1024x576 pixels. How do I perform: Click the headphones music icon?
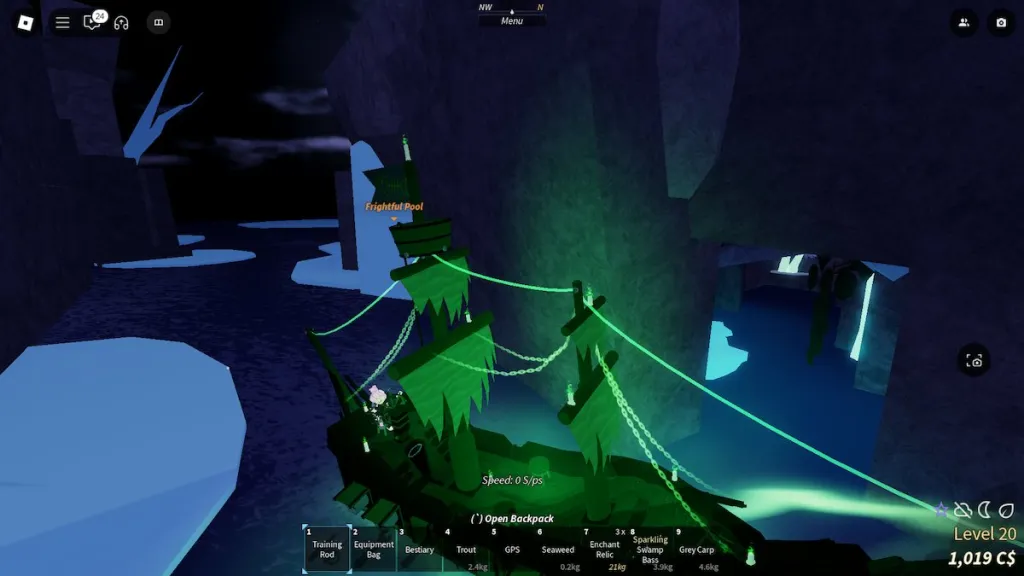click(122, 22)
